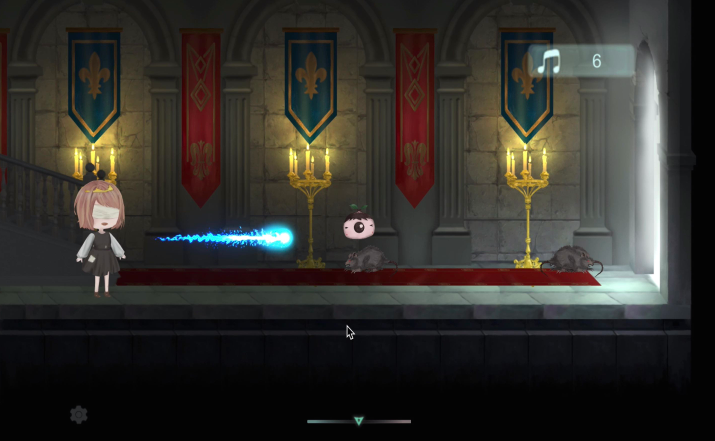715x441 pixels.
Task: Click the green triangle marker on the bar
Action: tap(359, 421)
